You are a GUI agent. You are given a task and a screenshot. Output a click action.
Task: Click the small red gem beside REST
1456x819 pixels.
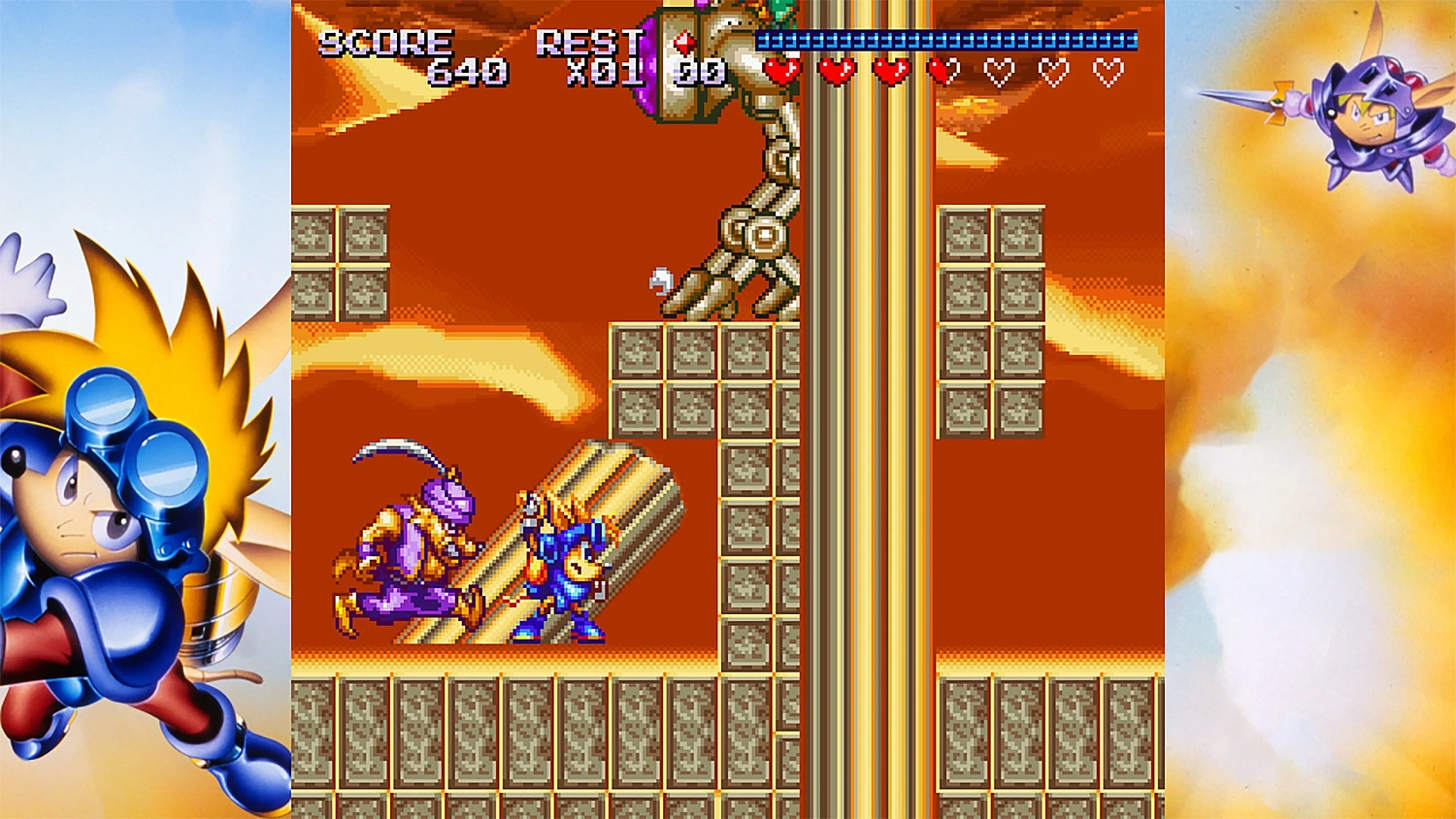pos(682,42)
